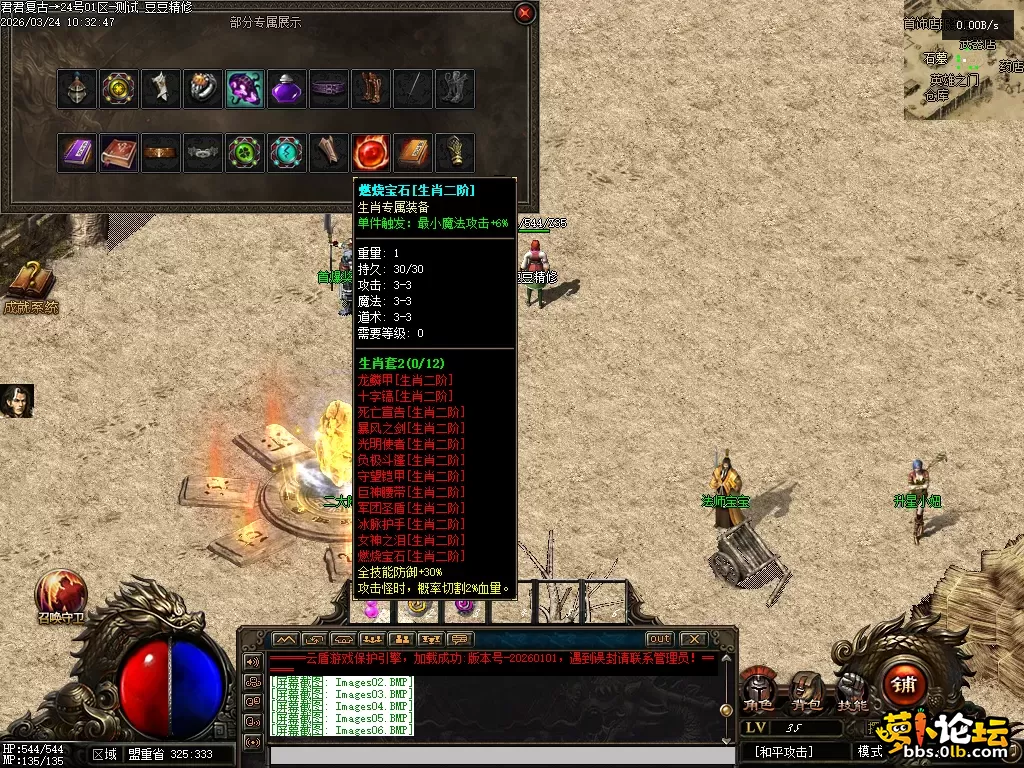Click the minimap in the top-right corner
Viewport: 1024px width, 768px height.
pos(962,62)
